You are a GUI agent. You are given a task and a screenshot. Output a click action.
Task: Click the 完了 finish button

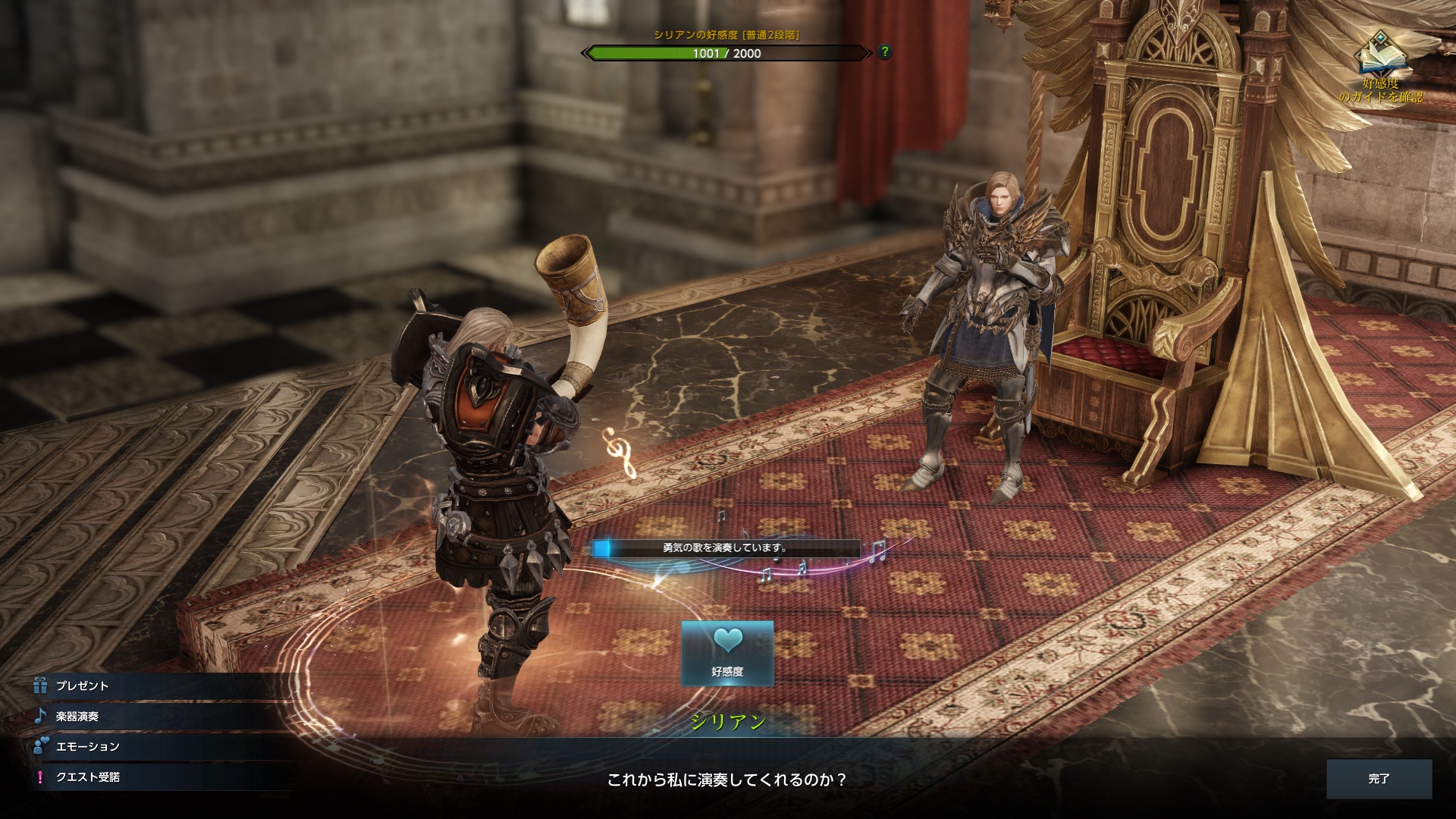pos(1379,779)
